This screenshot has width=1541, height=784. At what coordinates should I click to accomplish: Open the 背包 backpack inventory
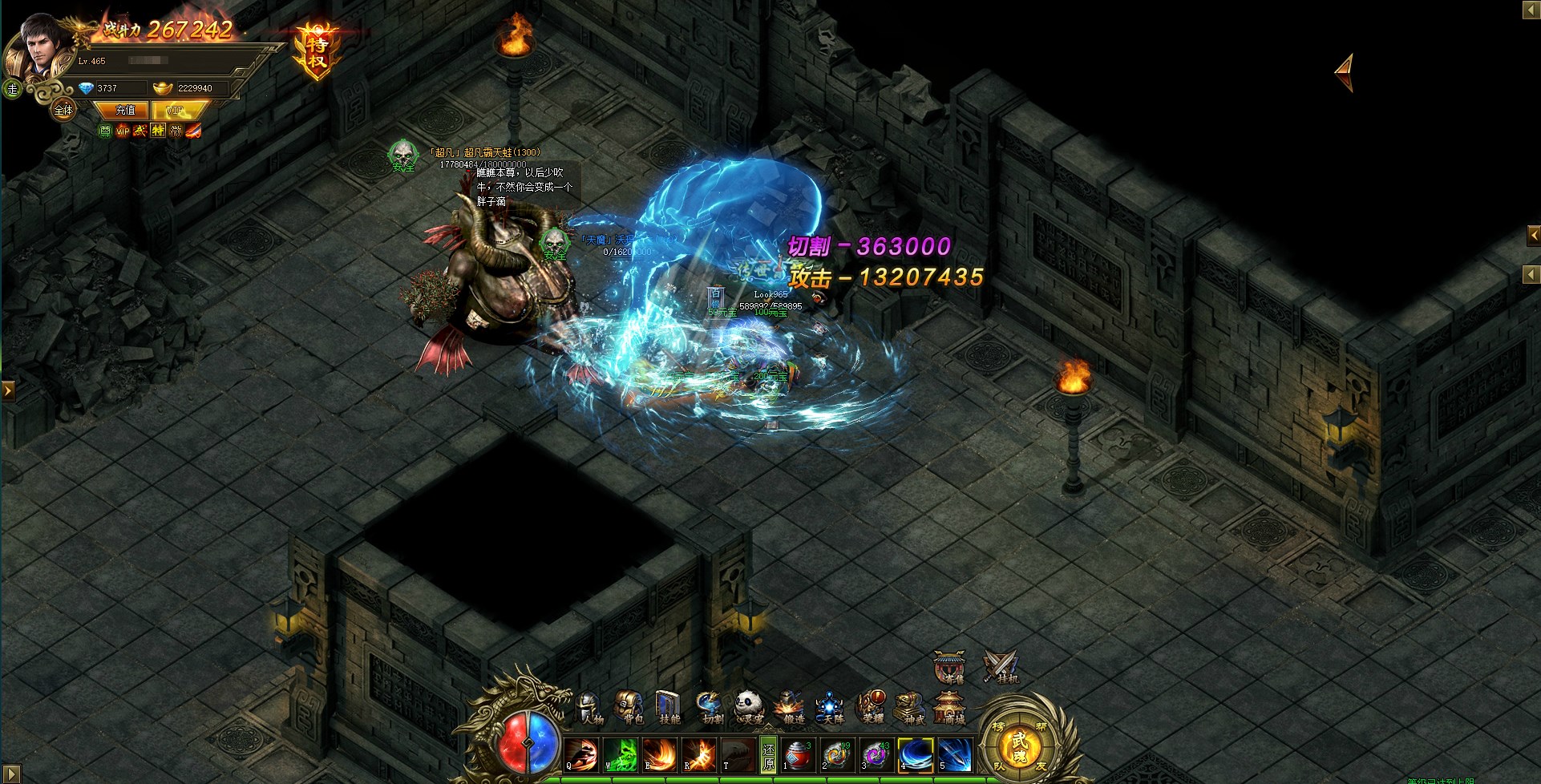click(x=629, y=707)
